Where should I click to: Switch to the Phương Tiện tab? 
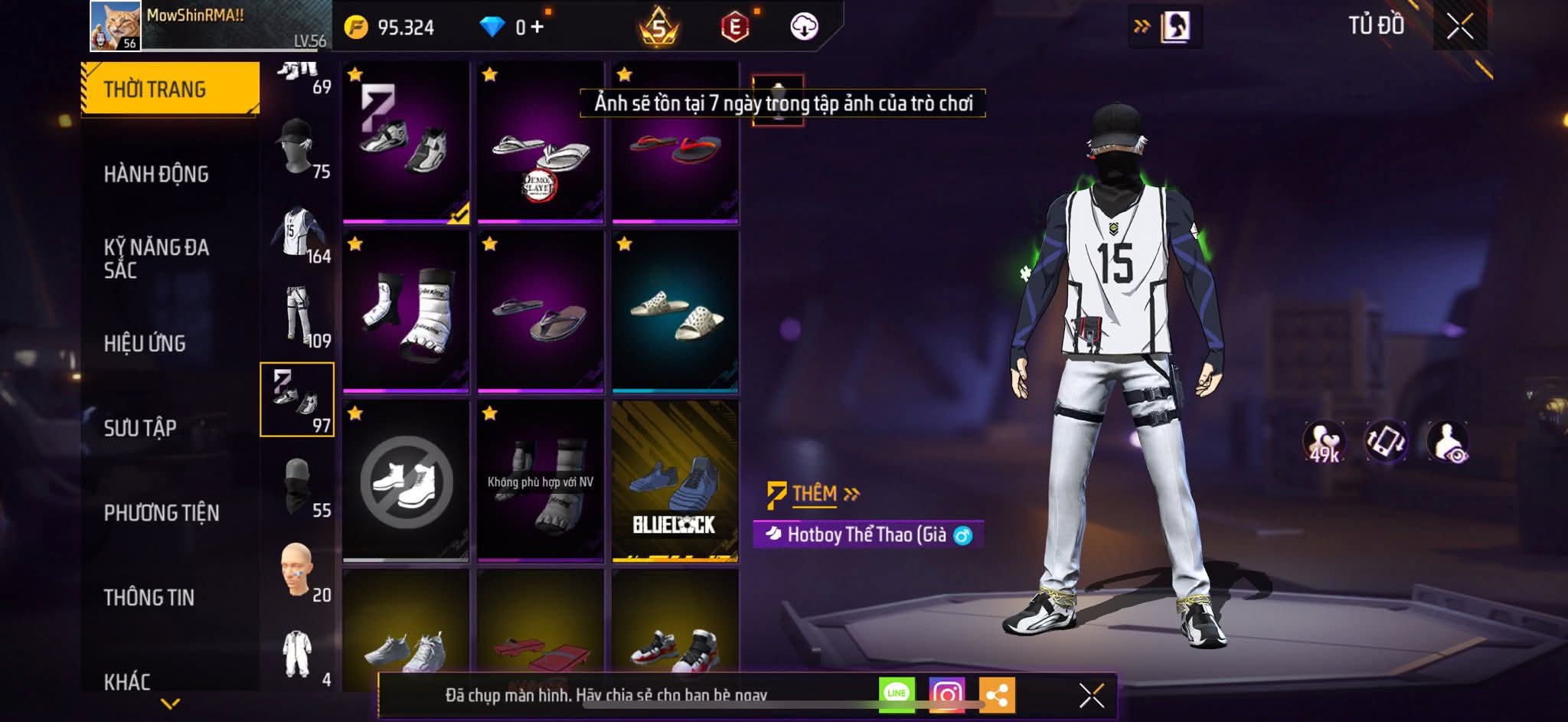click(161, 512)
